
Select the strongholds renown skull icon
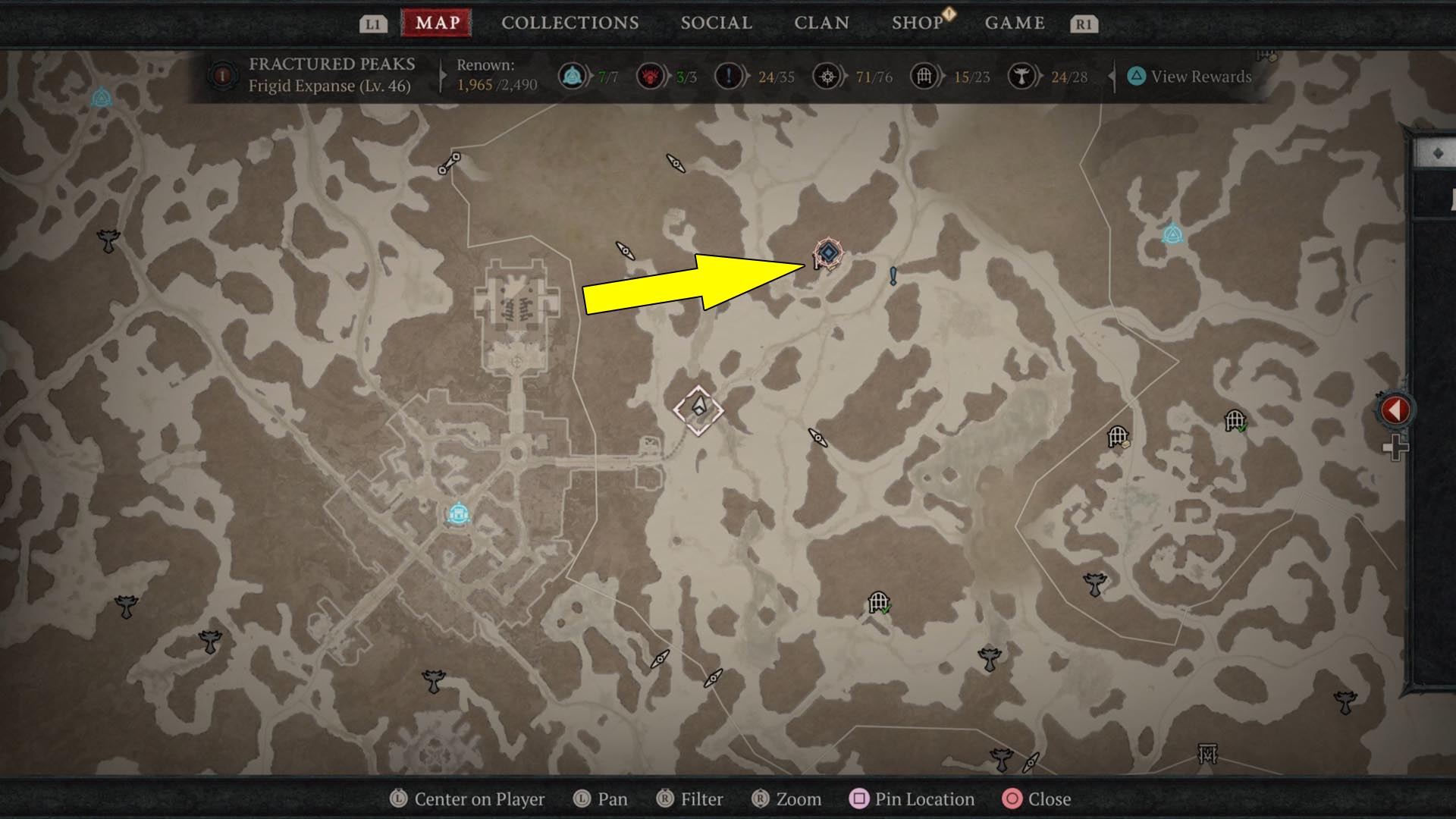coord(650,77)
